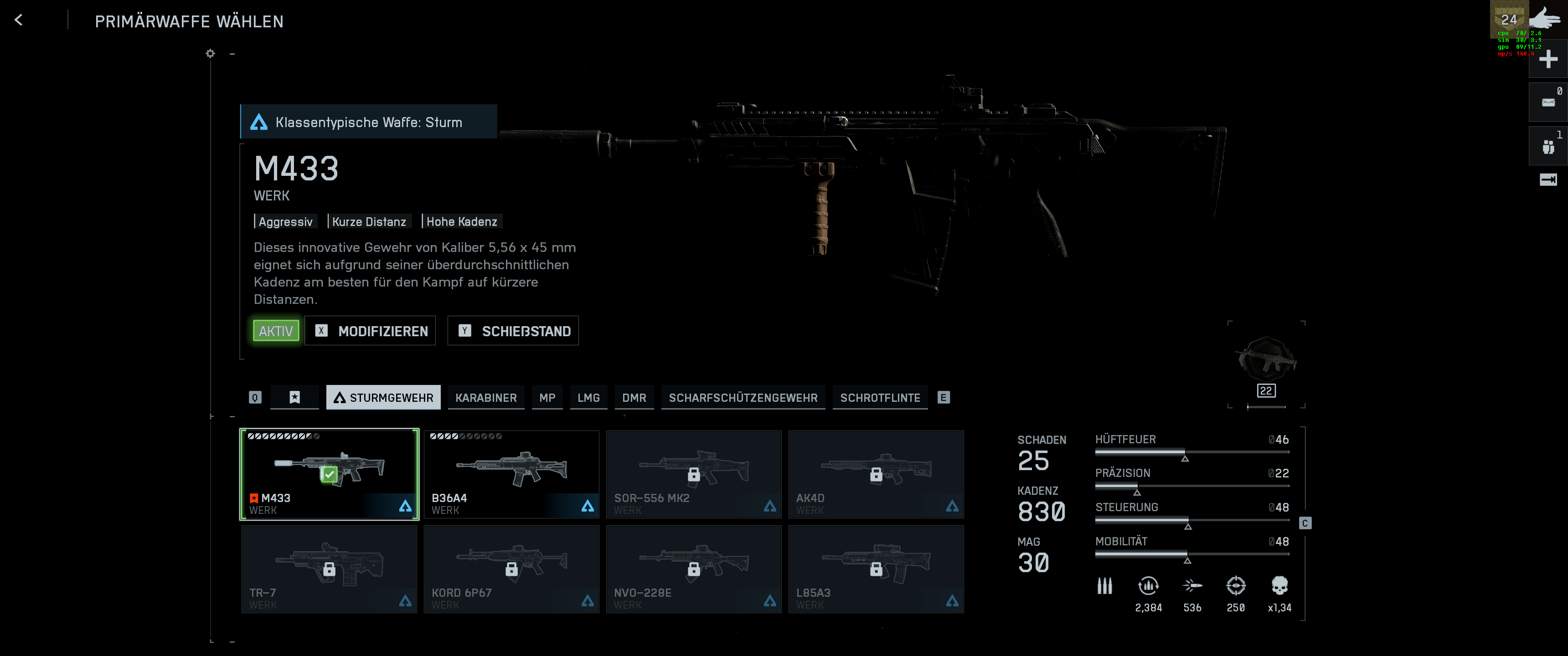Go back with the arrow button
The image size is (1568, 656).
pos(19,20)
